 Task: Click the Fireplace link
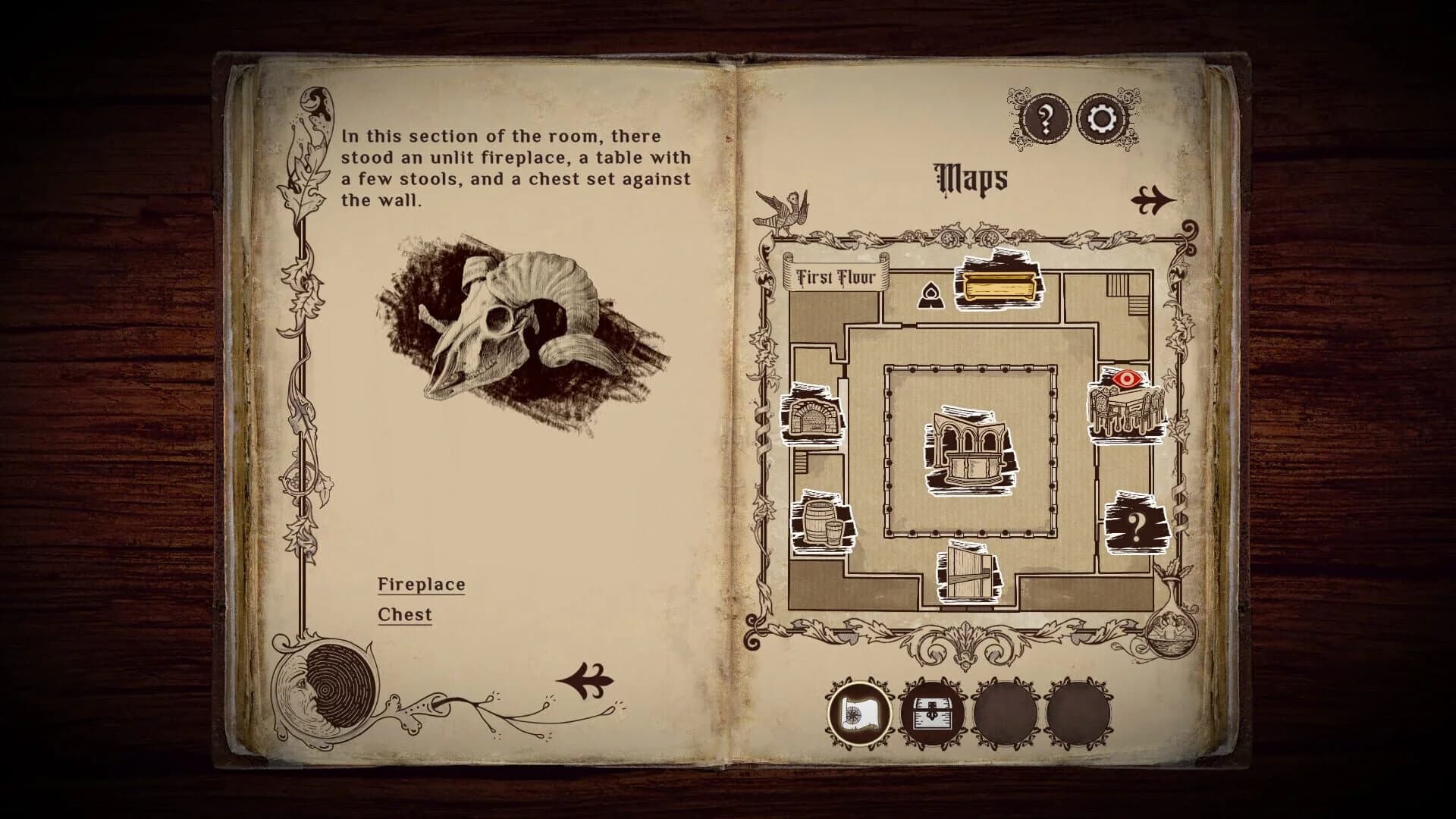coord(422,584)
